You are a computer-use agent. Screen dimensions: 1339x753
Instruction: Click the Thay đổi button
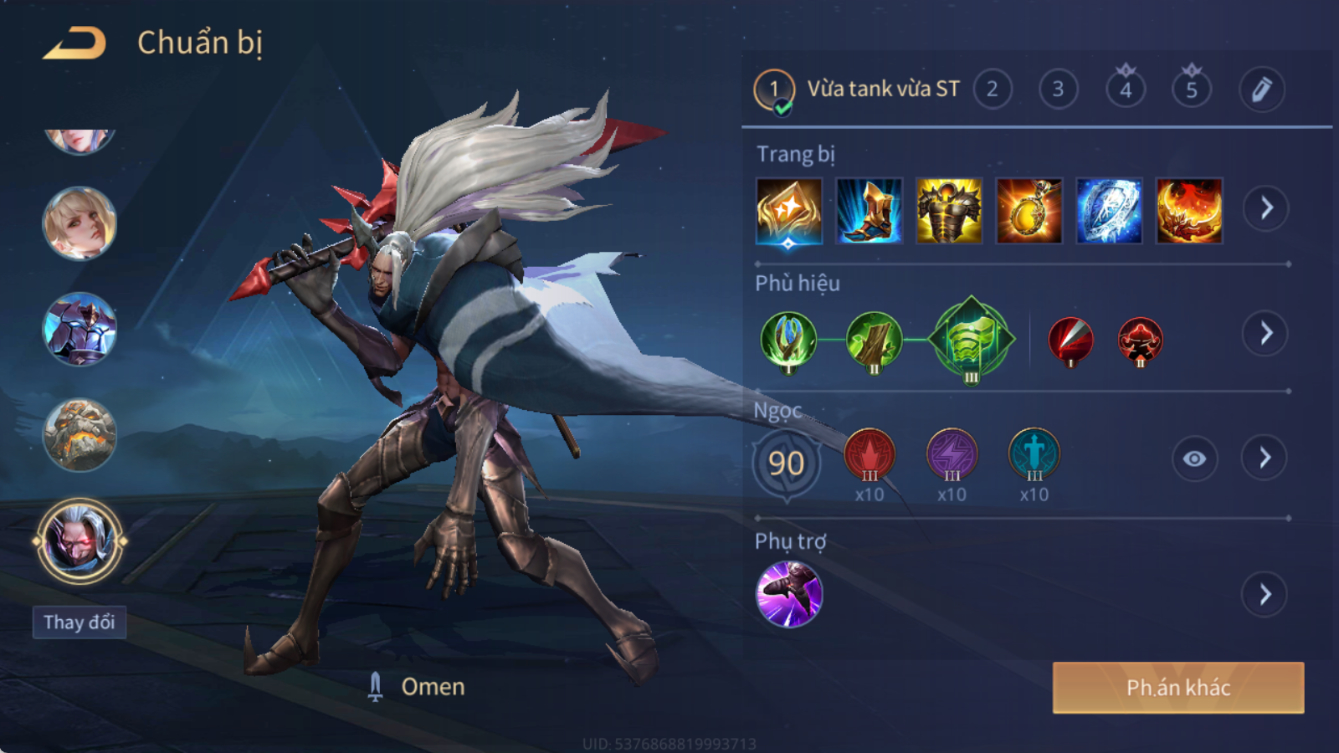click(79, 622)
